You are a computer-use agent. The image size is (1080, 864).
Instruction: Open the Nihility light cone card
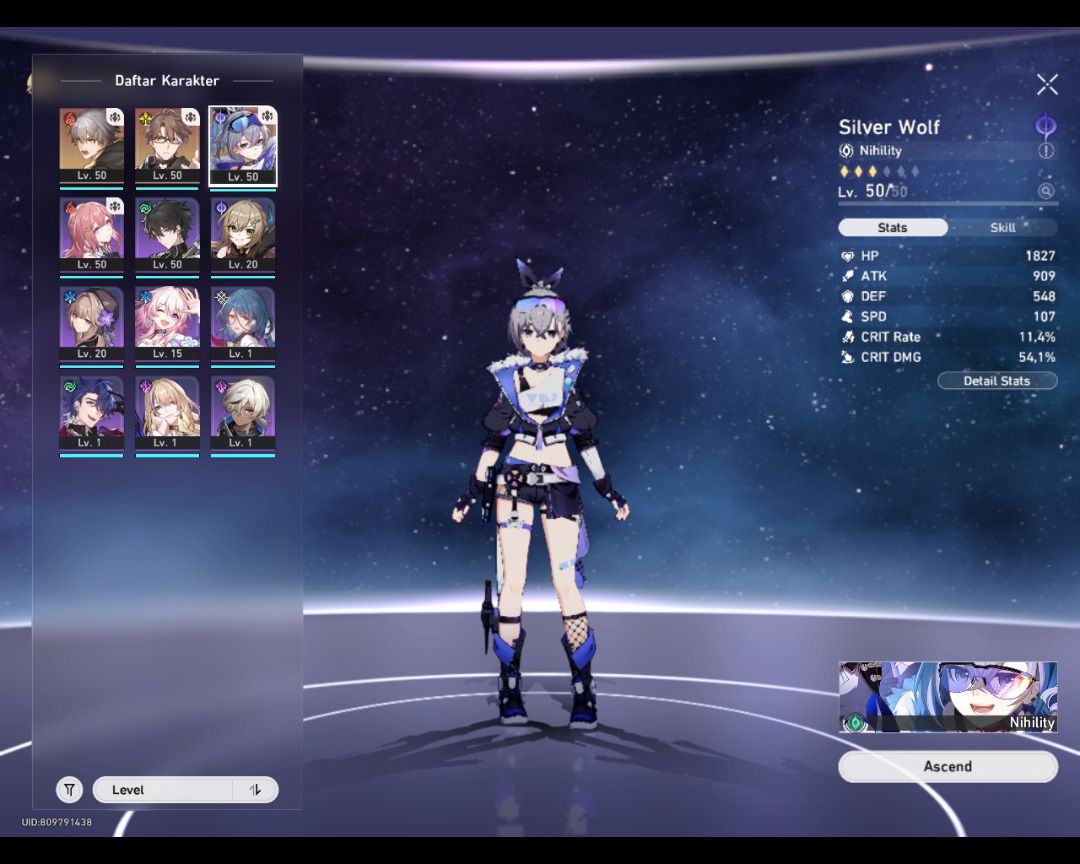[x=947, y=697]
